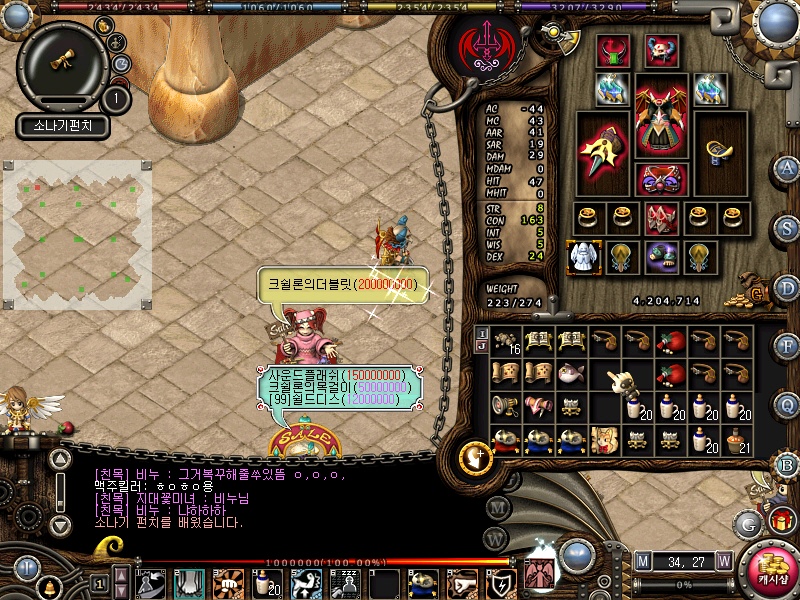Click the round F shortcut button
This screenshot has width=800, height=600.
(x=787, y=347)
